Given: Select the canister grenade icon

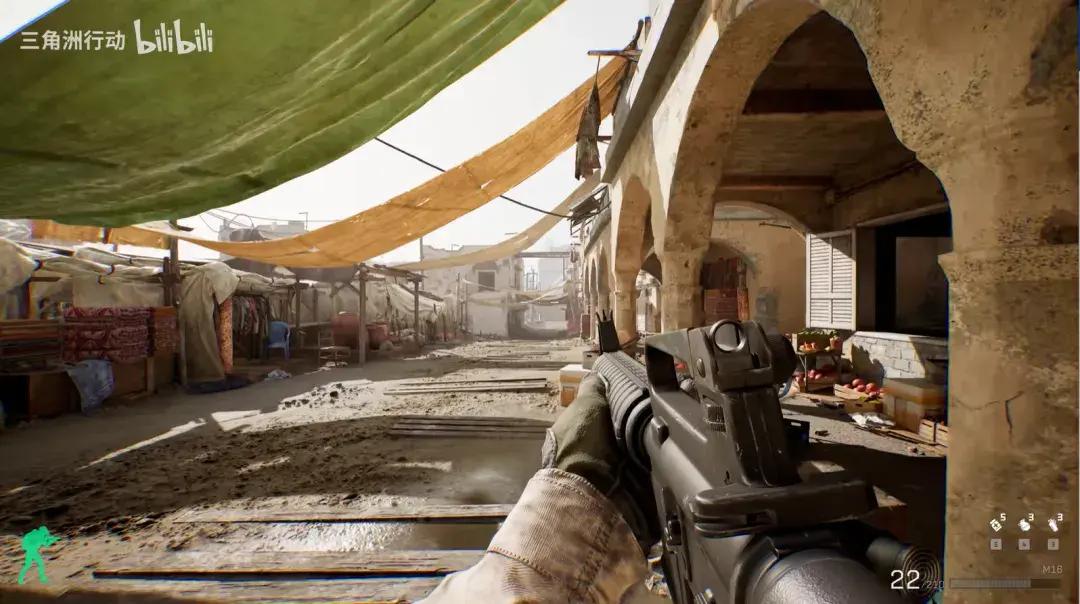Looking at the screenshot, I should (x=1053, y=523).
